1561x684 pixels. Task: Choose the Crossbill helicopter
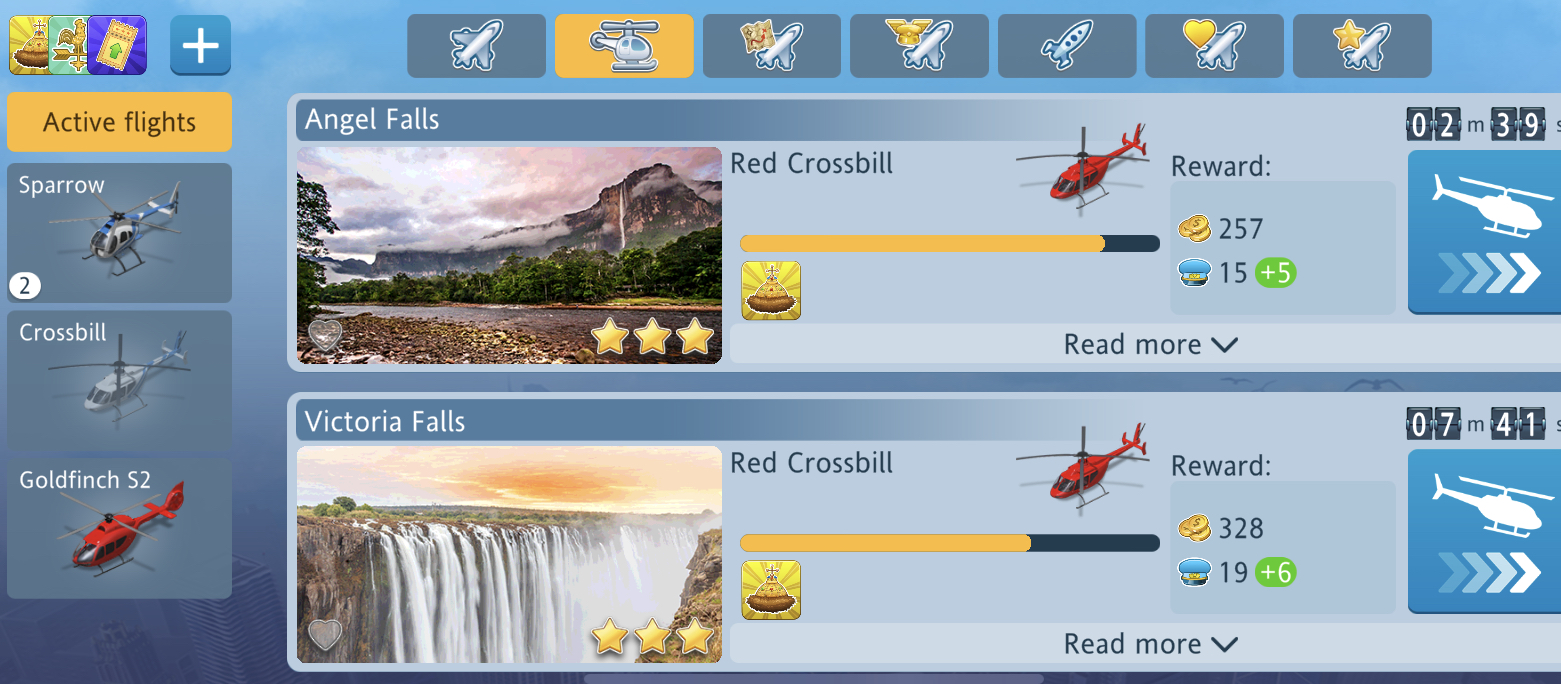pos(119,380)
